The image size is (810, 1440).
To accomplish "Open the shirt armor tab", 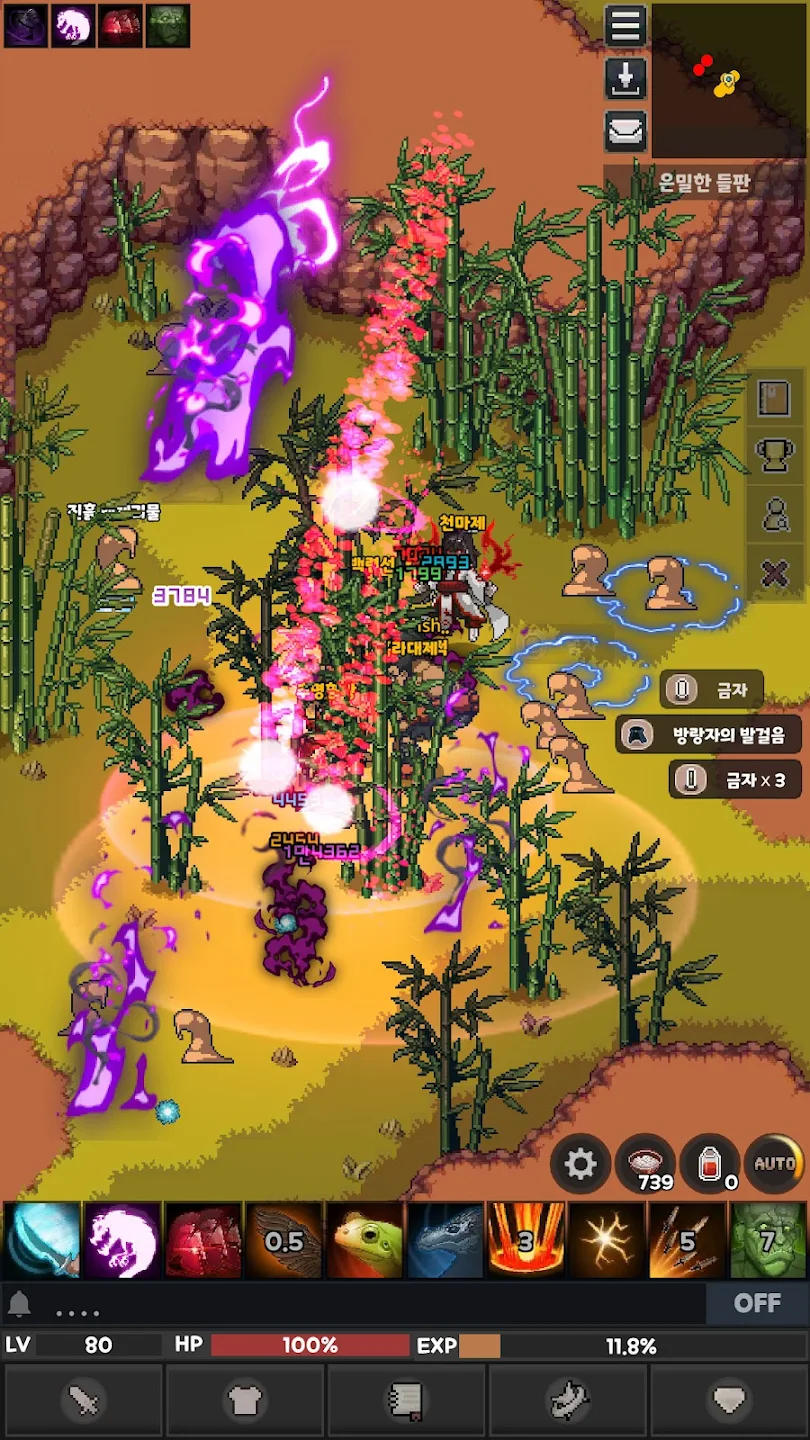I will click(x=245, y=1401).
